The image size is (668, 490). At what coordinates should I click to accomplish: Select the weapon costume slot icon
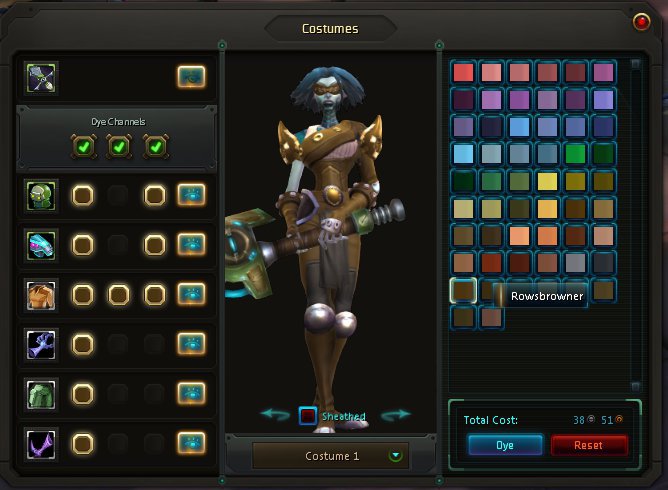click(42, 76)
